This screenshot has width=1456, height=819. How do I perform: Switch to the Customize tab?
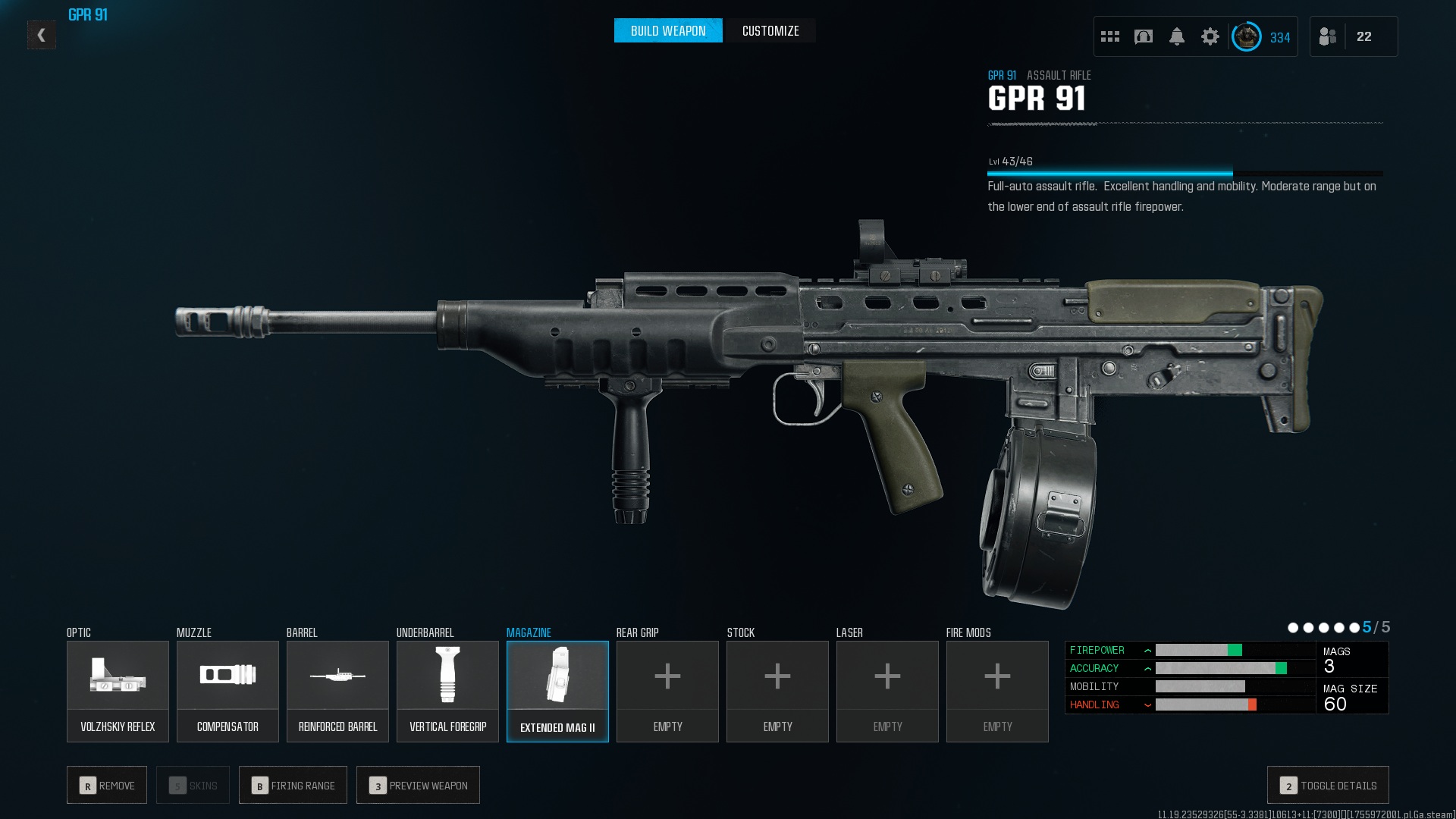770,31
